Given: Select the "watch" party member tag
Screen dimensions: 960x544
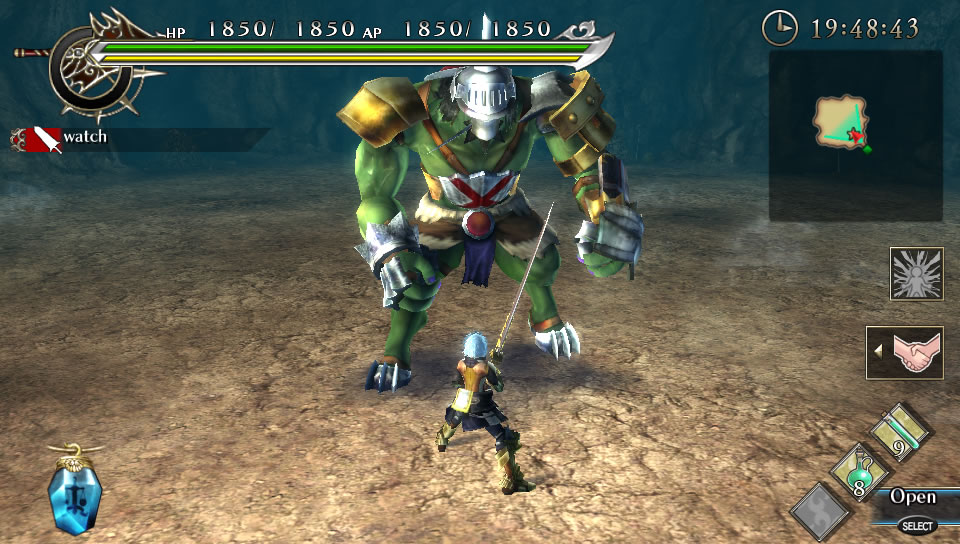Looking at the screenshot, I should (84, 137).
